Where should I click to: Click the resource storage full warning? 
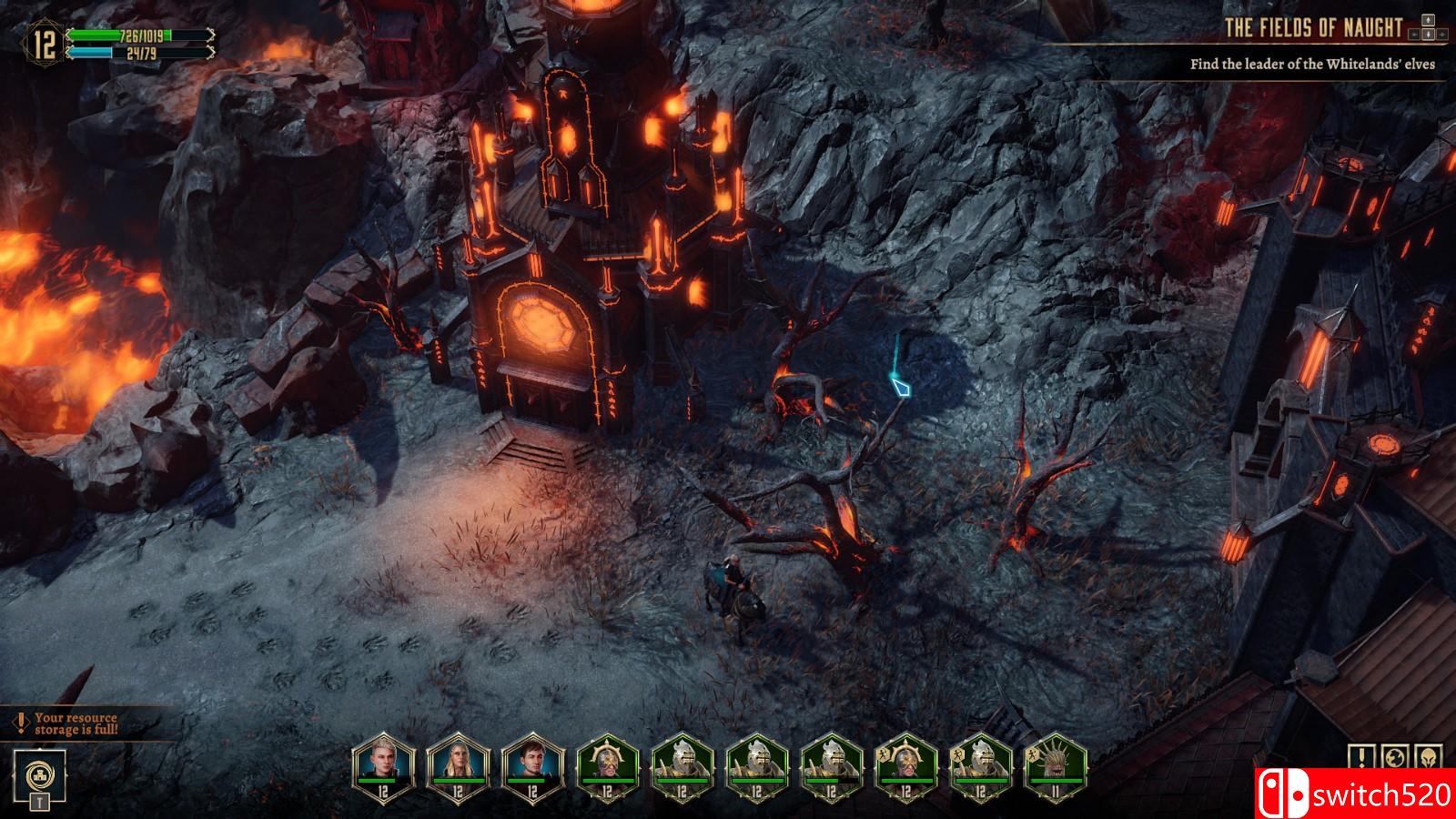(71, 724)
